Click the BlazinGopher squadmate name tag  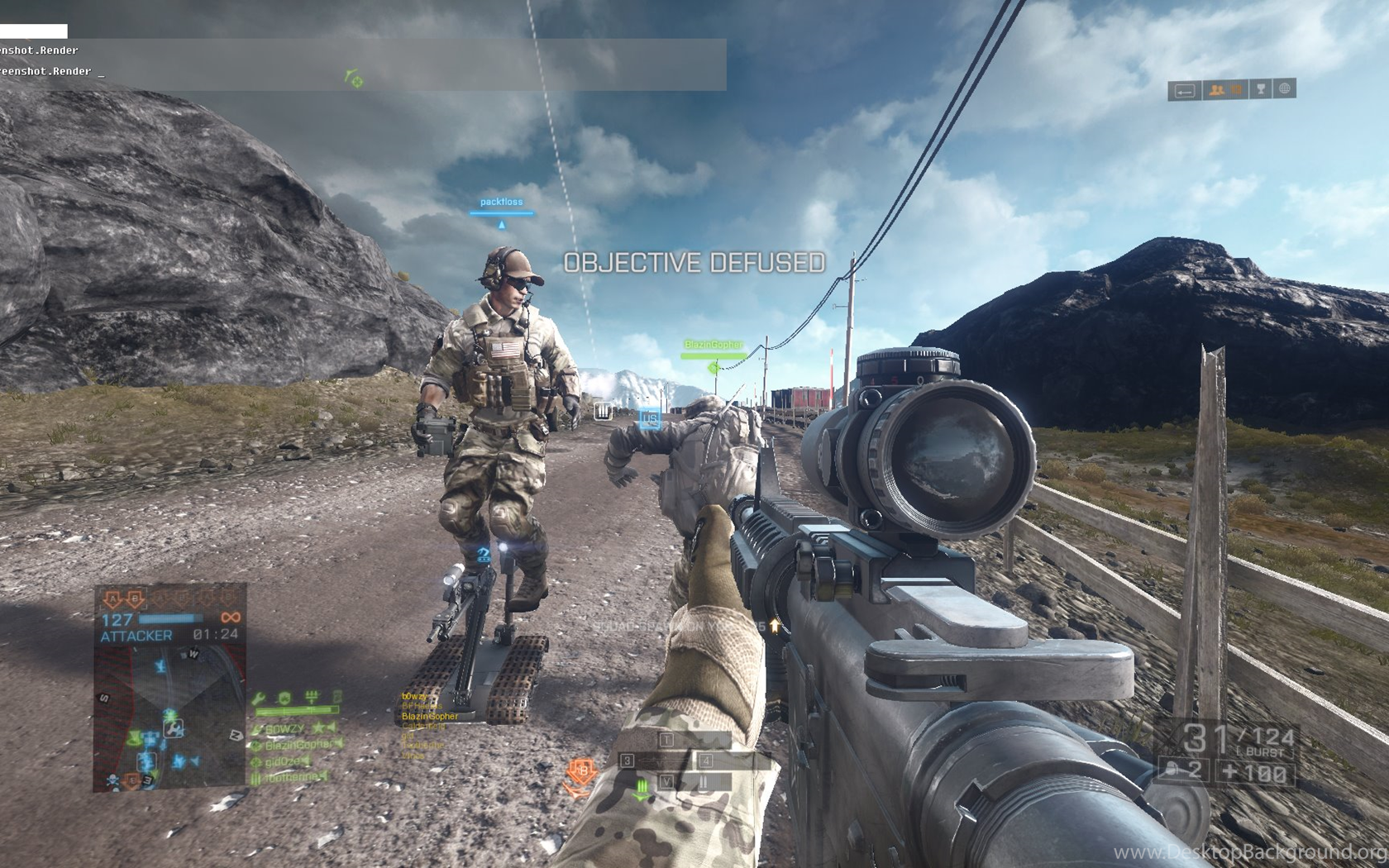click(713, 345)
